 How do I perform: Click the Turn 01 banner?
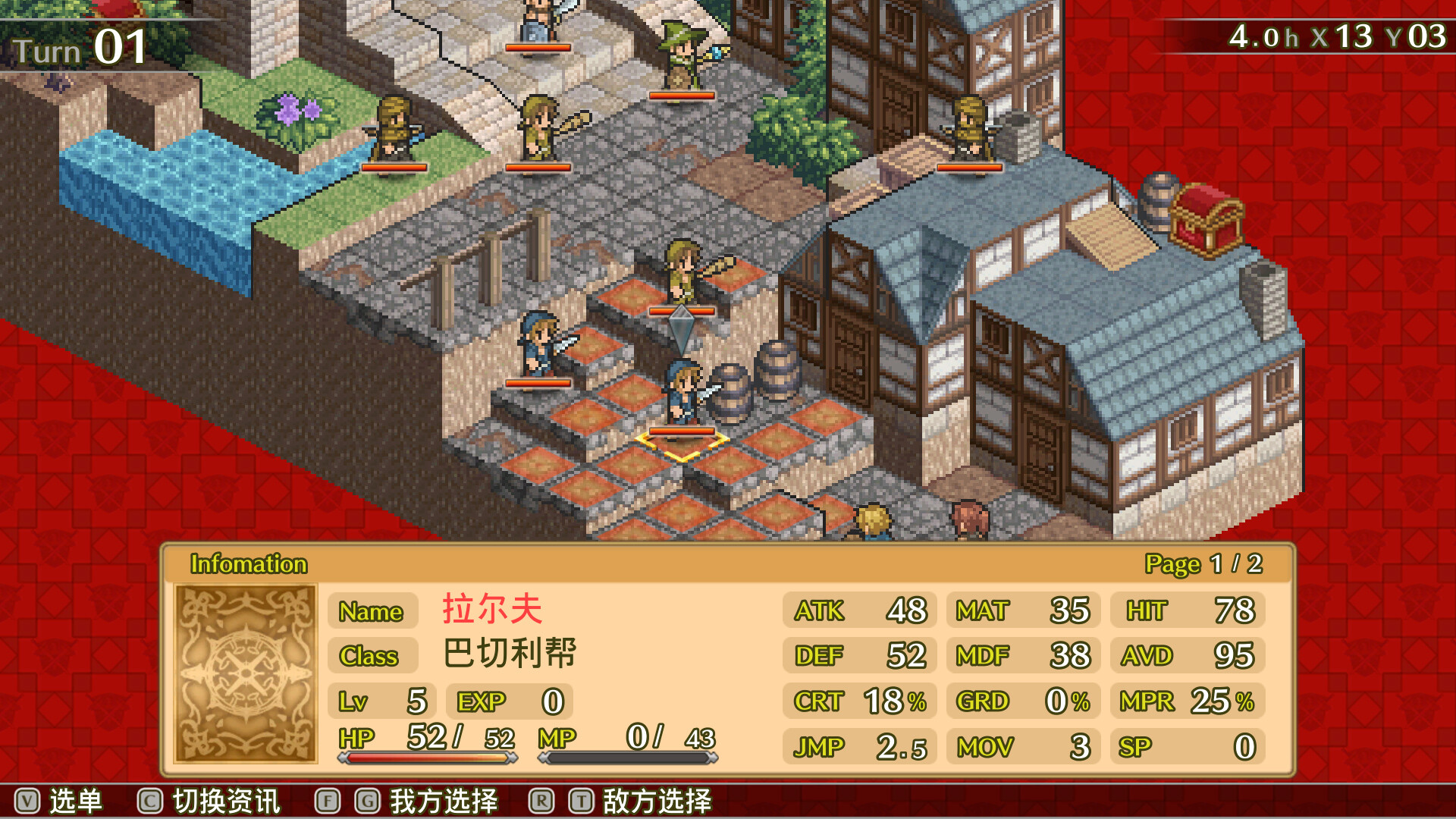80,45
